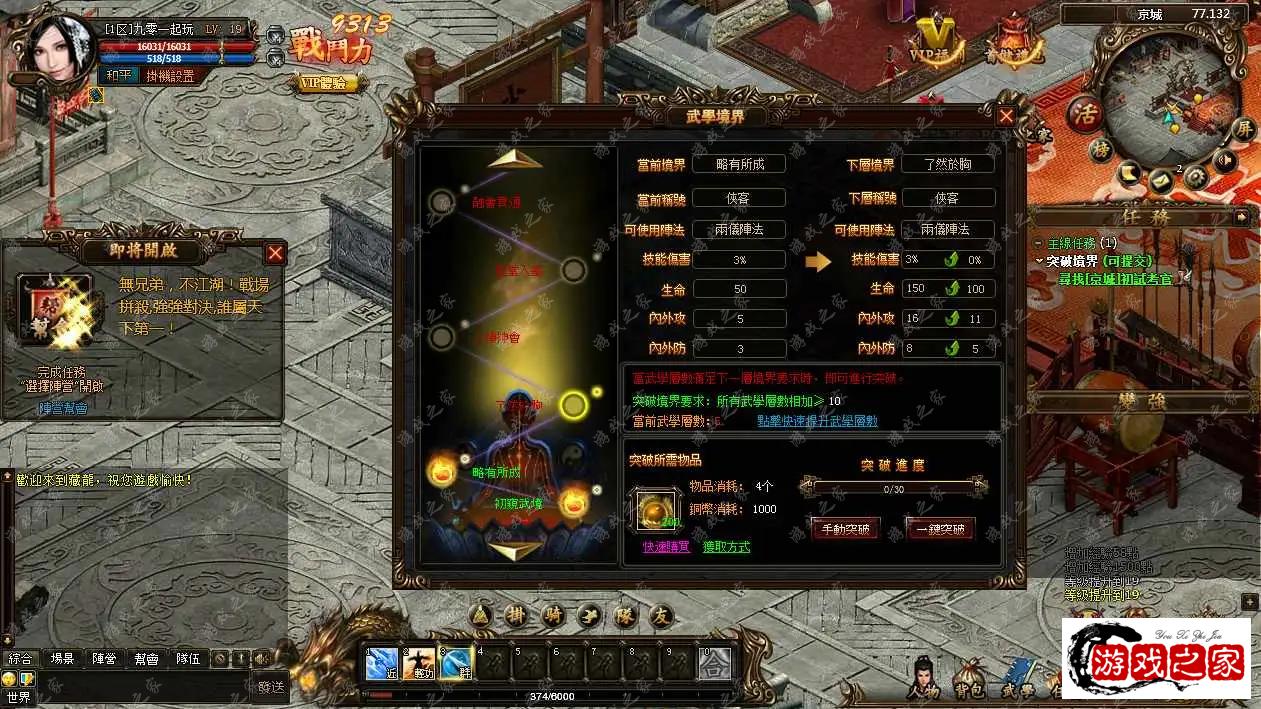Open the VIP體驗 button
1261x709 pixels.
(x=327, y=84)
